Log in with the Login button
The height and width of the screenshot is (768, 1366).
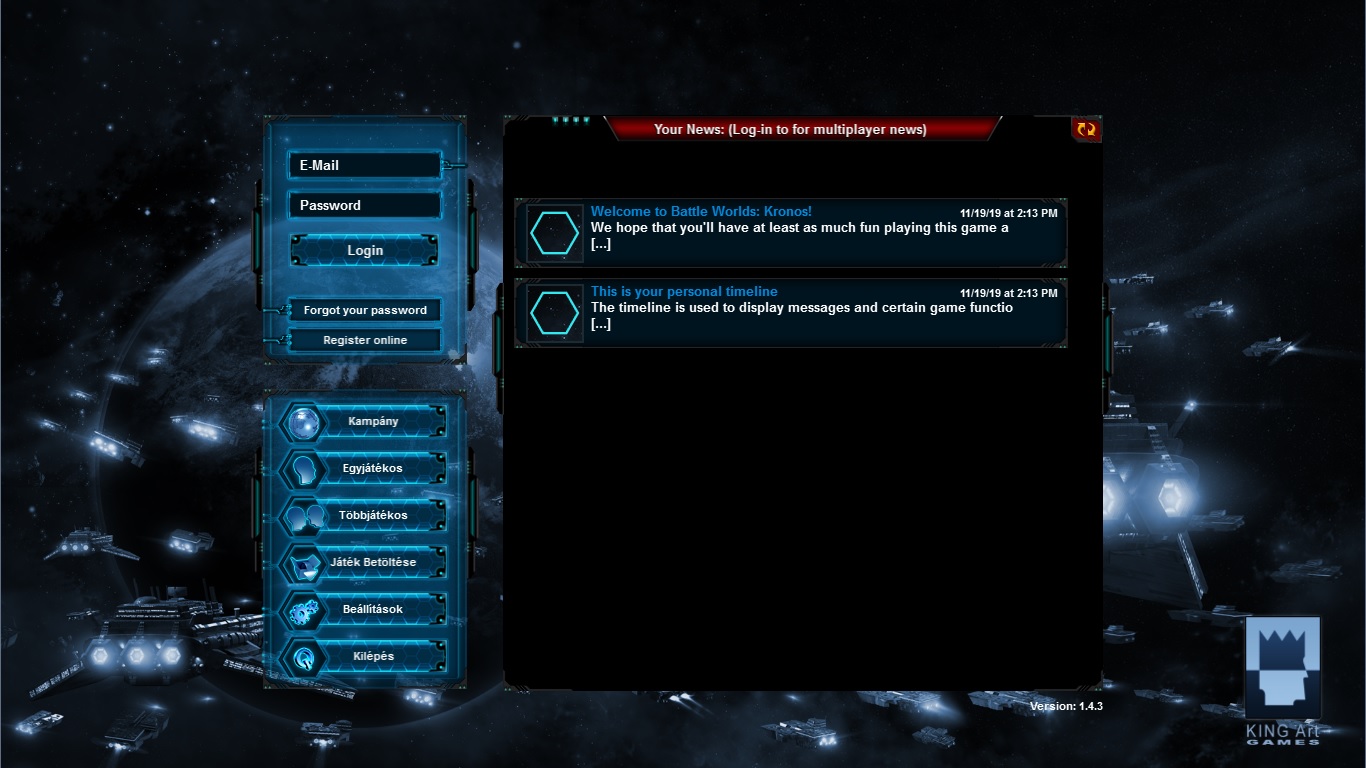pyautogui.click(x=364, y=250)
